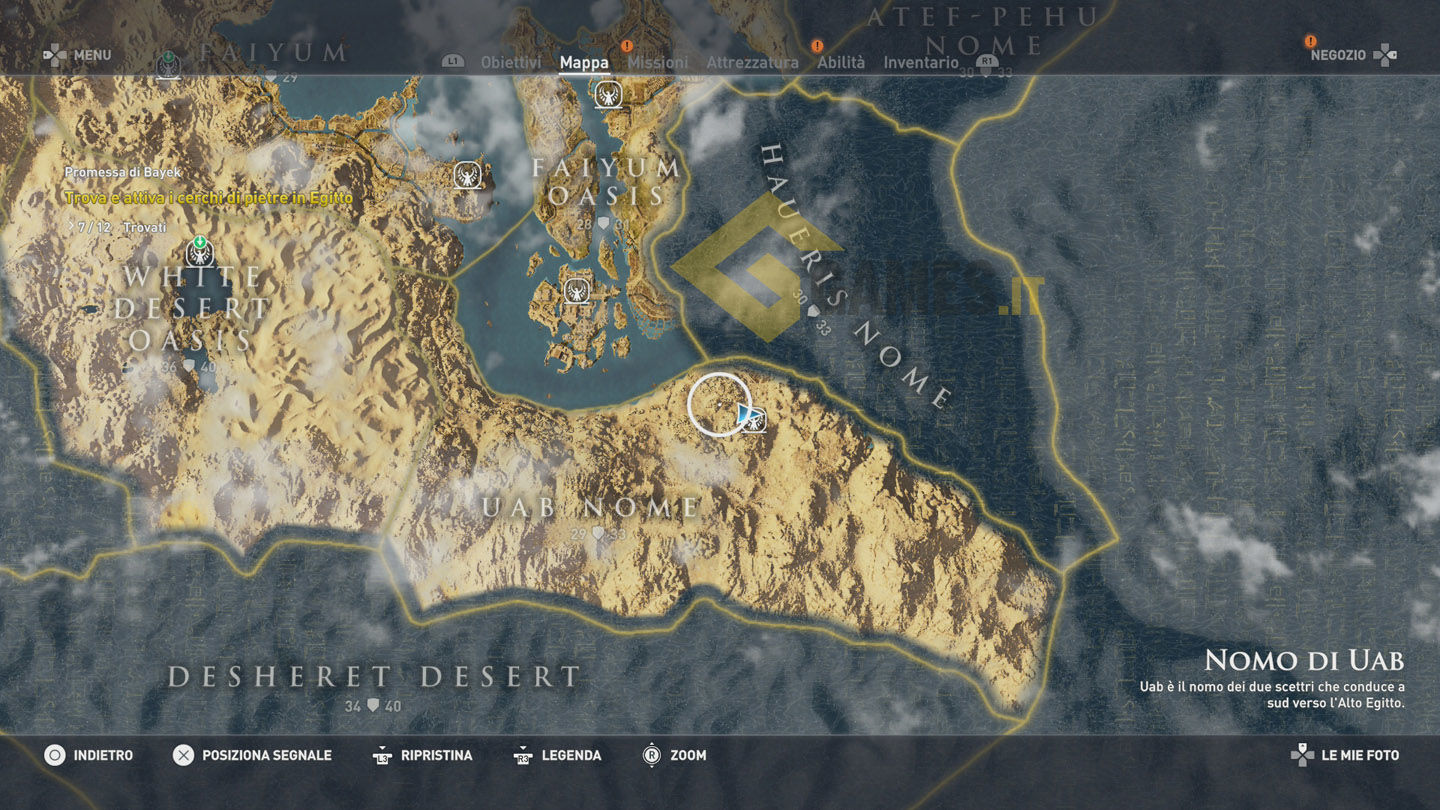Show the Abilità tab
This screenshot has width=1440, height=810.
pyautogui.click(x=840, y=62)
